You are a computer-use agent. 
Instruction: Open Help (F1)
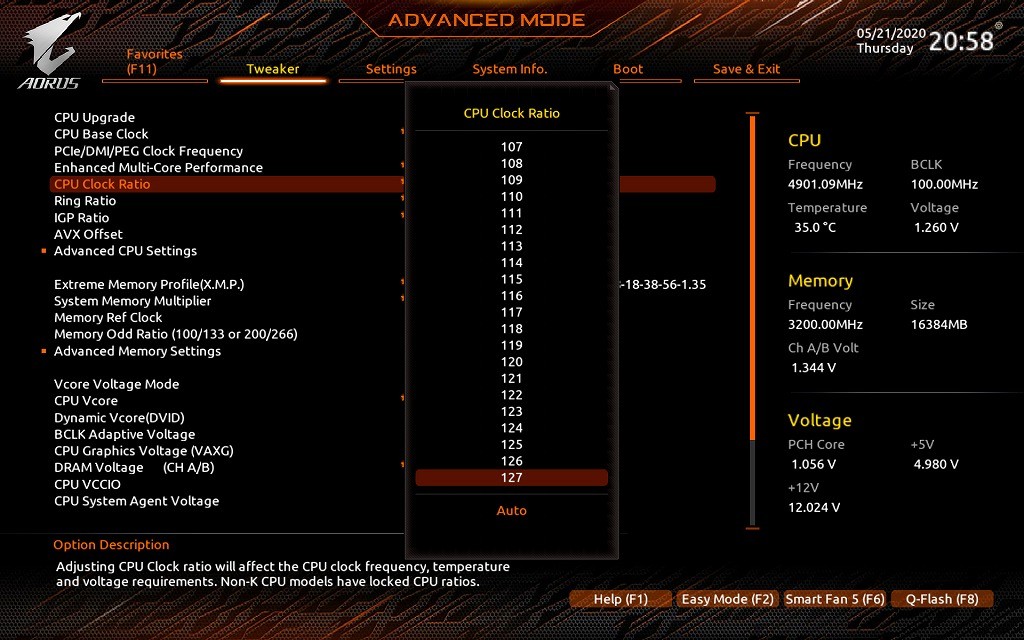(x=620, y=599)
